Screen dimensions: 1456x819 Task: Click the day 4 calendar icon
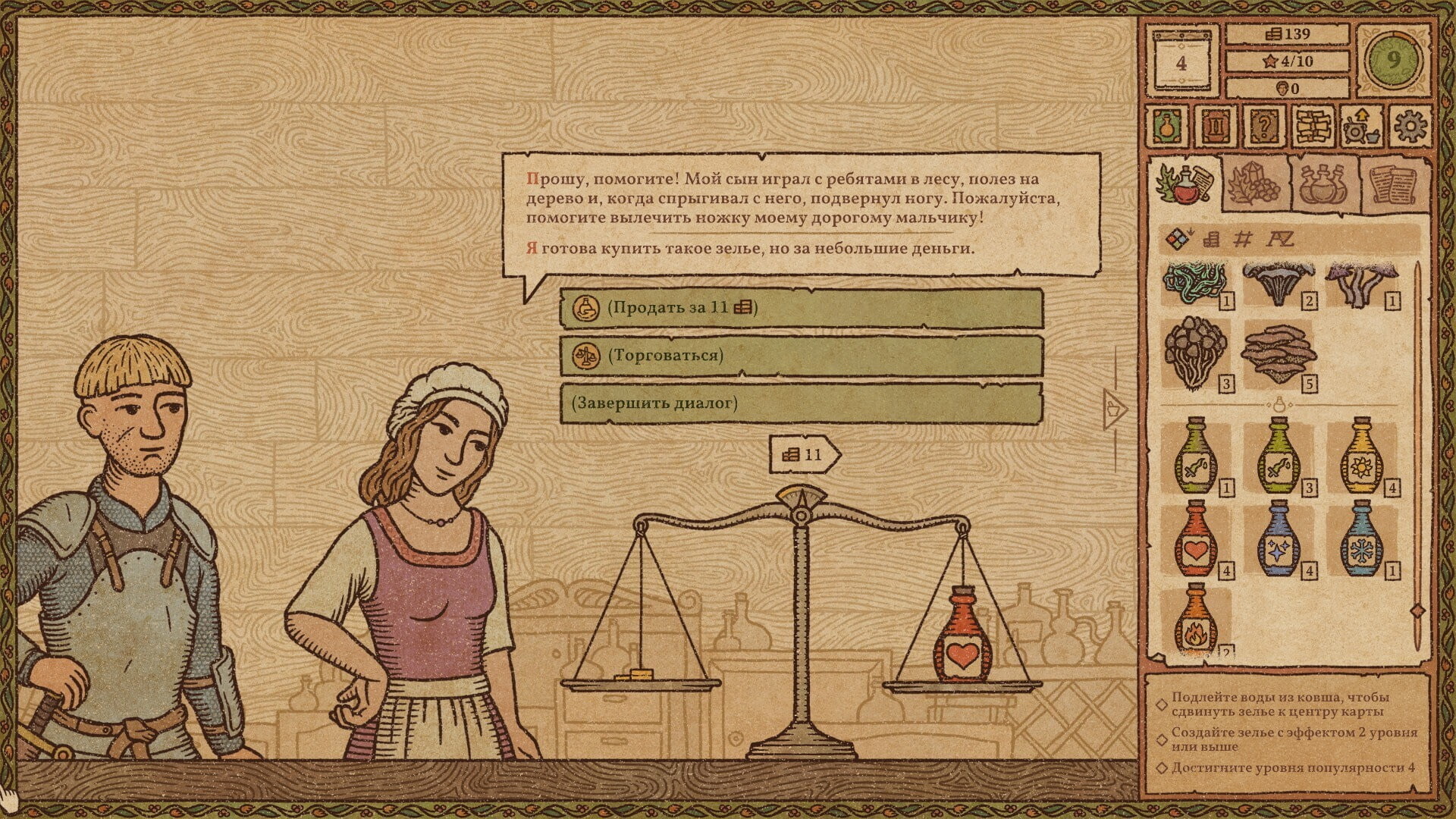pos(1181,62)
